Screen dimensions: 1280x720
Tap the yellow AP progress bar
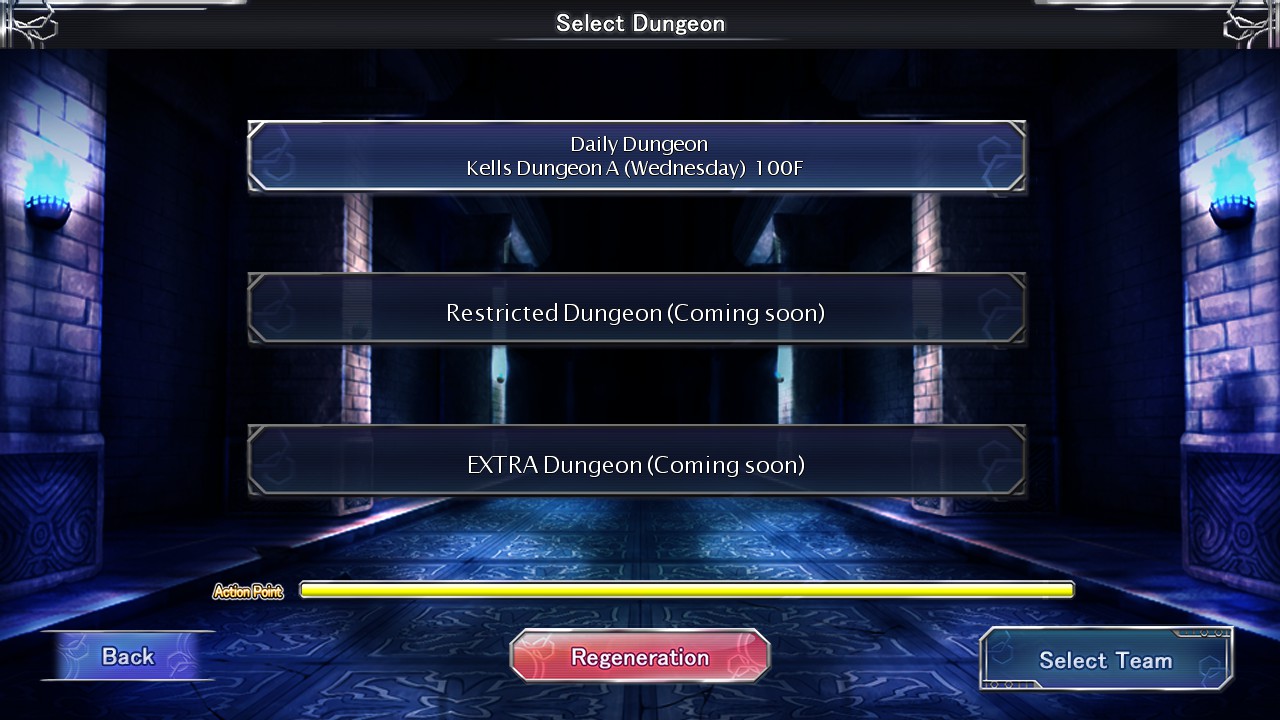(686, 589)
